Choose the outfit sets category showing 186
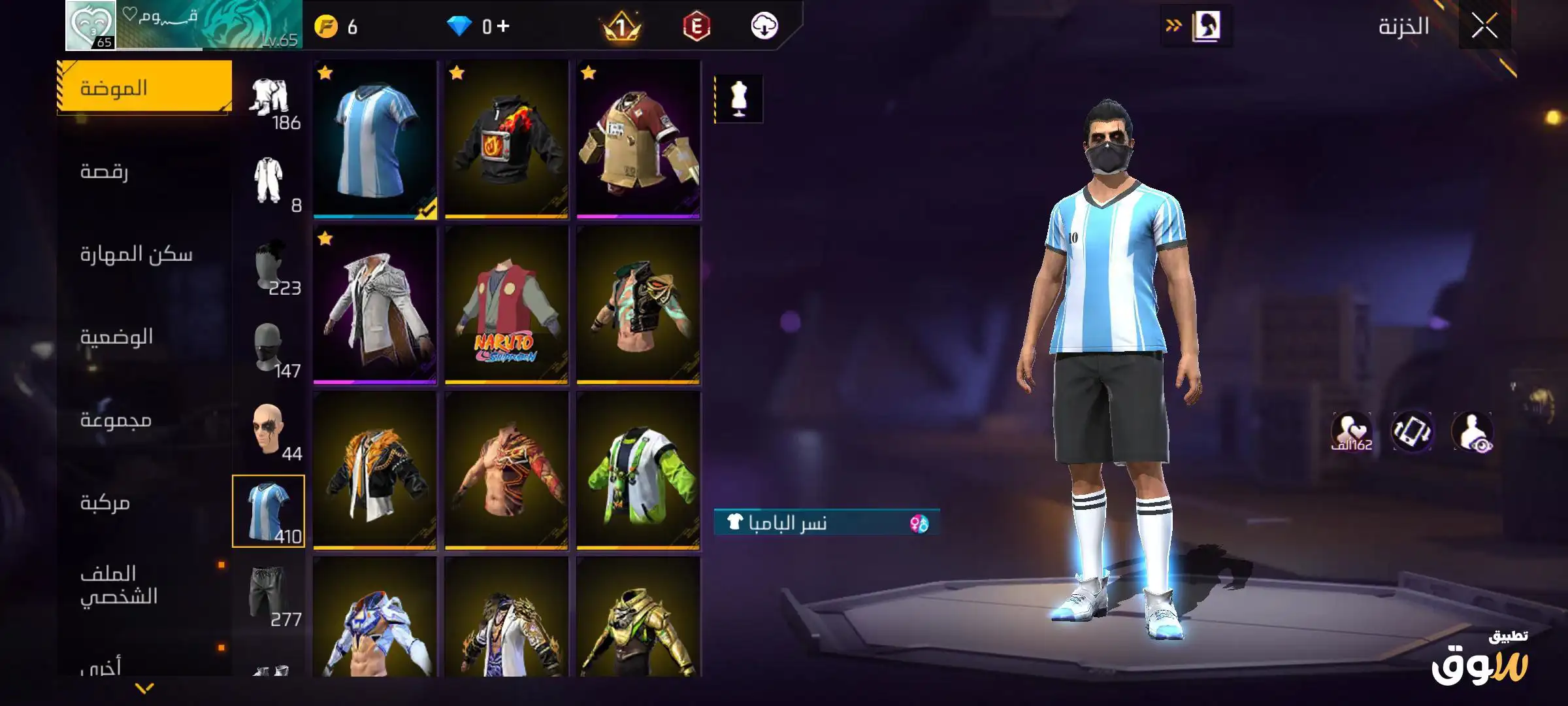The height and width of the screenshot is (706, 1568). tap(269, 101)
